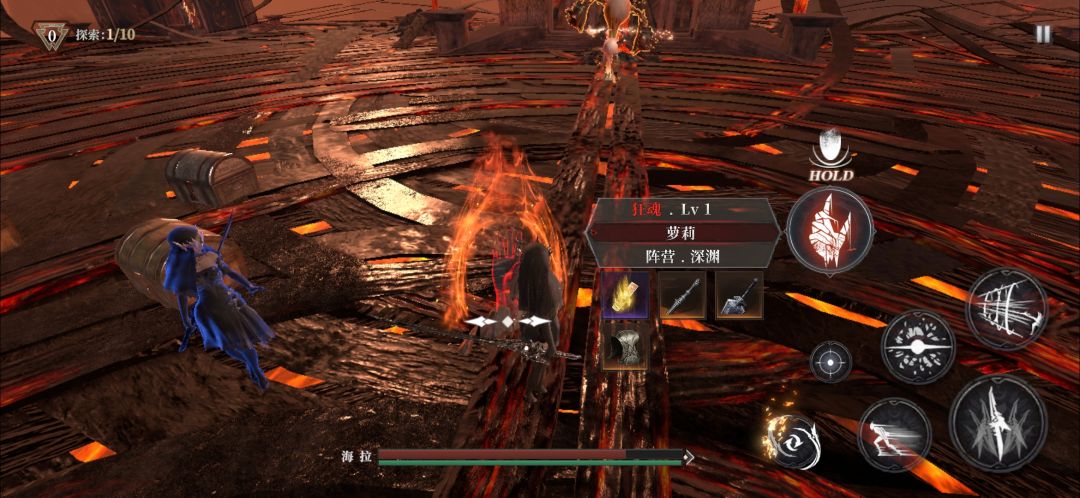Image resolution: width=1080 pixels, height=498 pixels.
Task: Select the armor equipment slot
Action: point(625,345)
